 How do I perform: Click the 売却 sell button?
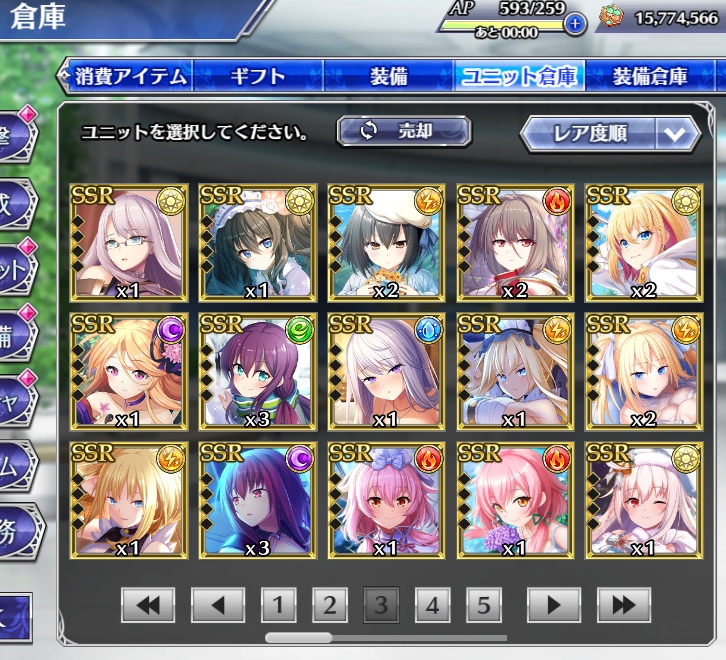pyautogui.click(x=404, y=131)
